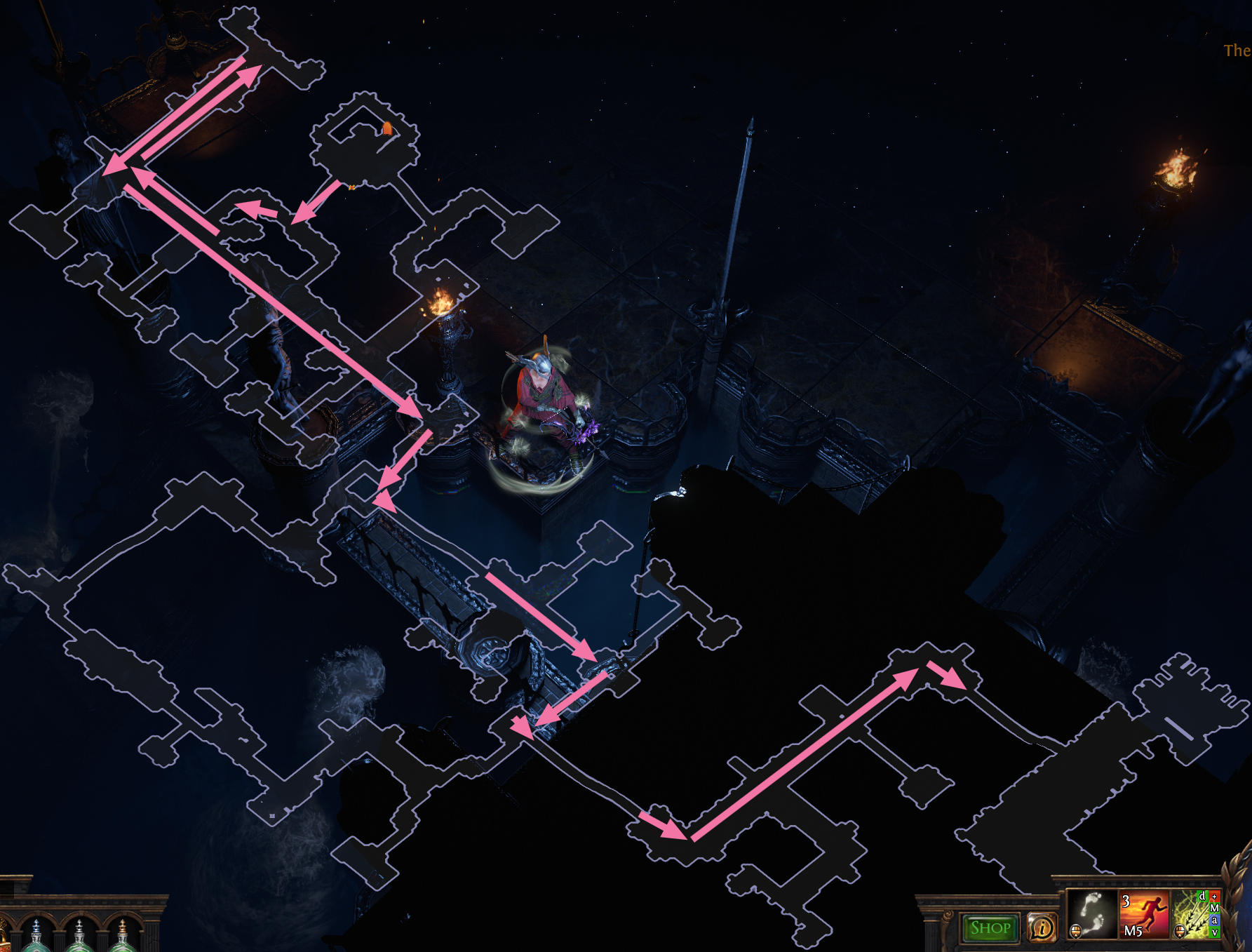Select the footprints movement skill icon

(1093, 916)
